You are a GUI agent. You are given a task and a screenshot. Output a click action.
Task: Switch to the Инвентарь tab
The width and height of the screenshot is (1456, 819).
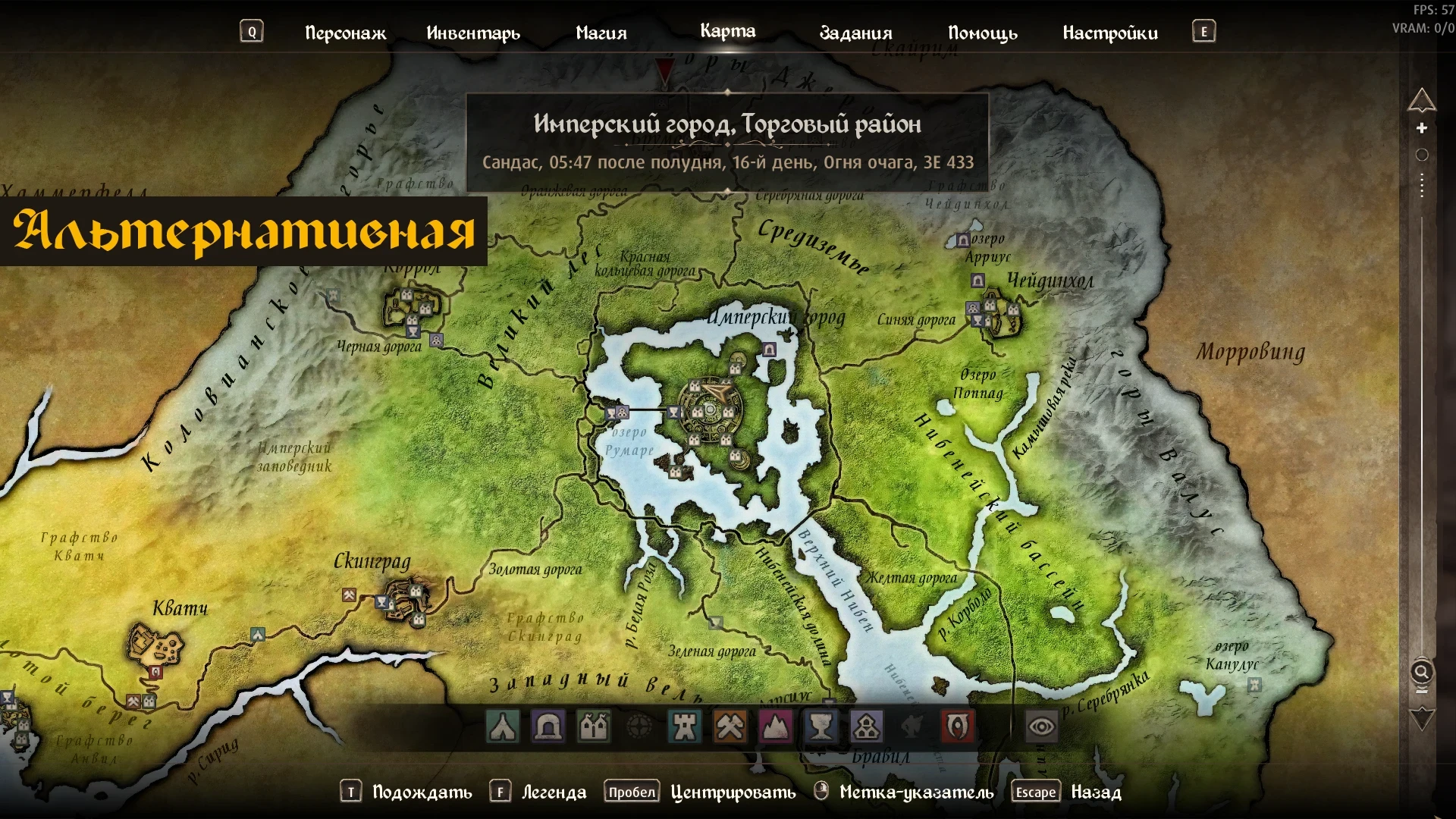point(474,33)
